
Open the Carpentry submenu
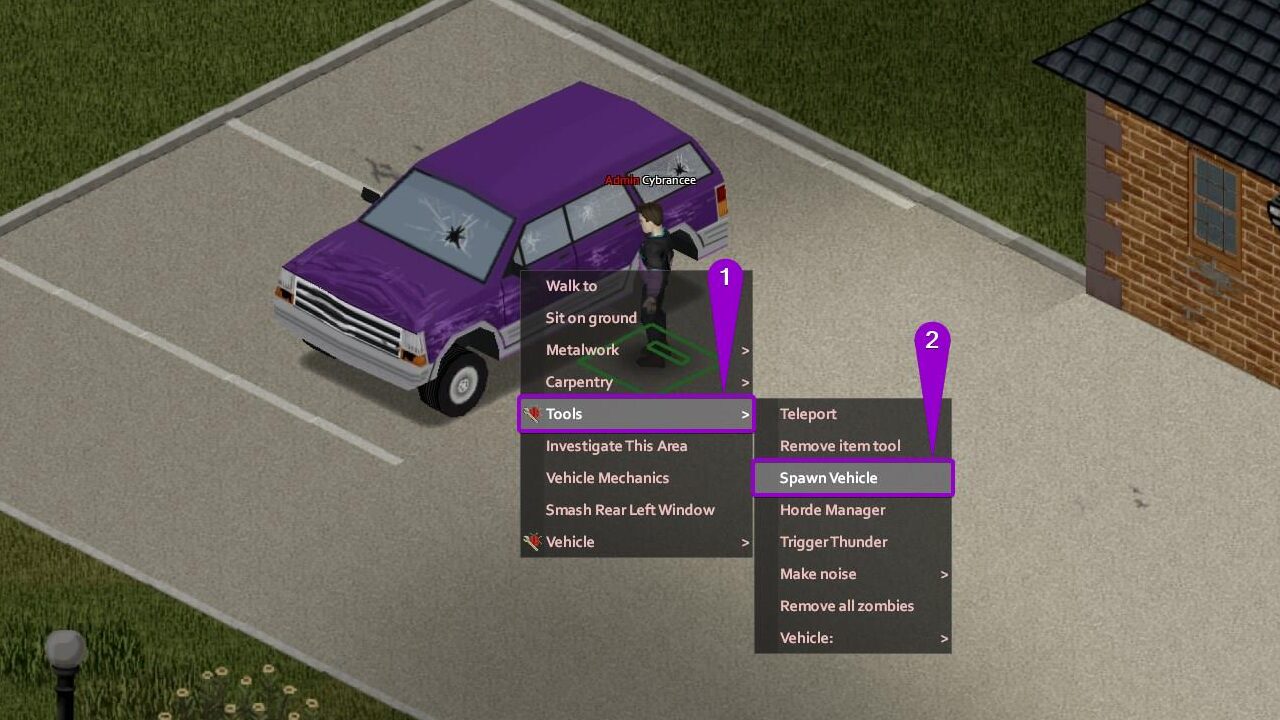579,382
